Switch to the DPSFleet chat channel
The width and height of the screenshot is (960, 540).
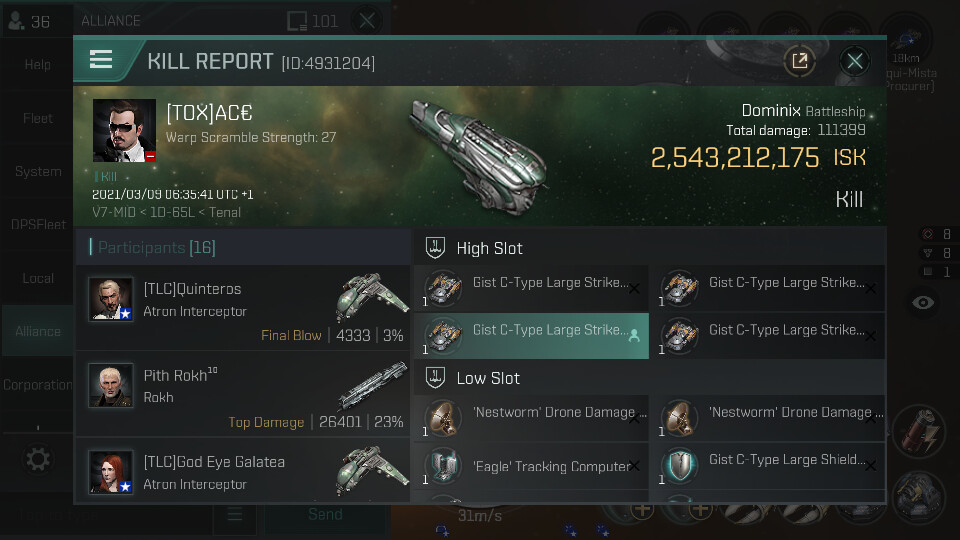tap(38, 225)
